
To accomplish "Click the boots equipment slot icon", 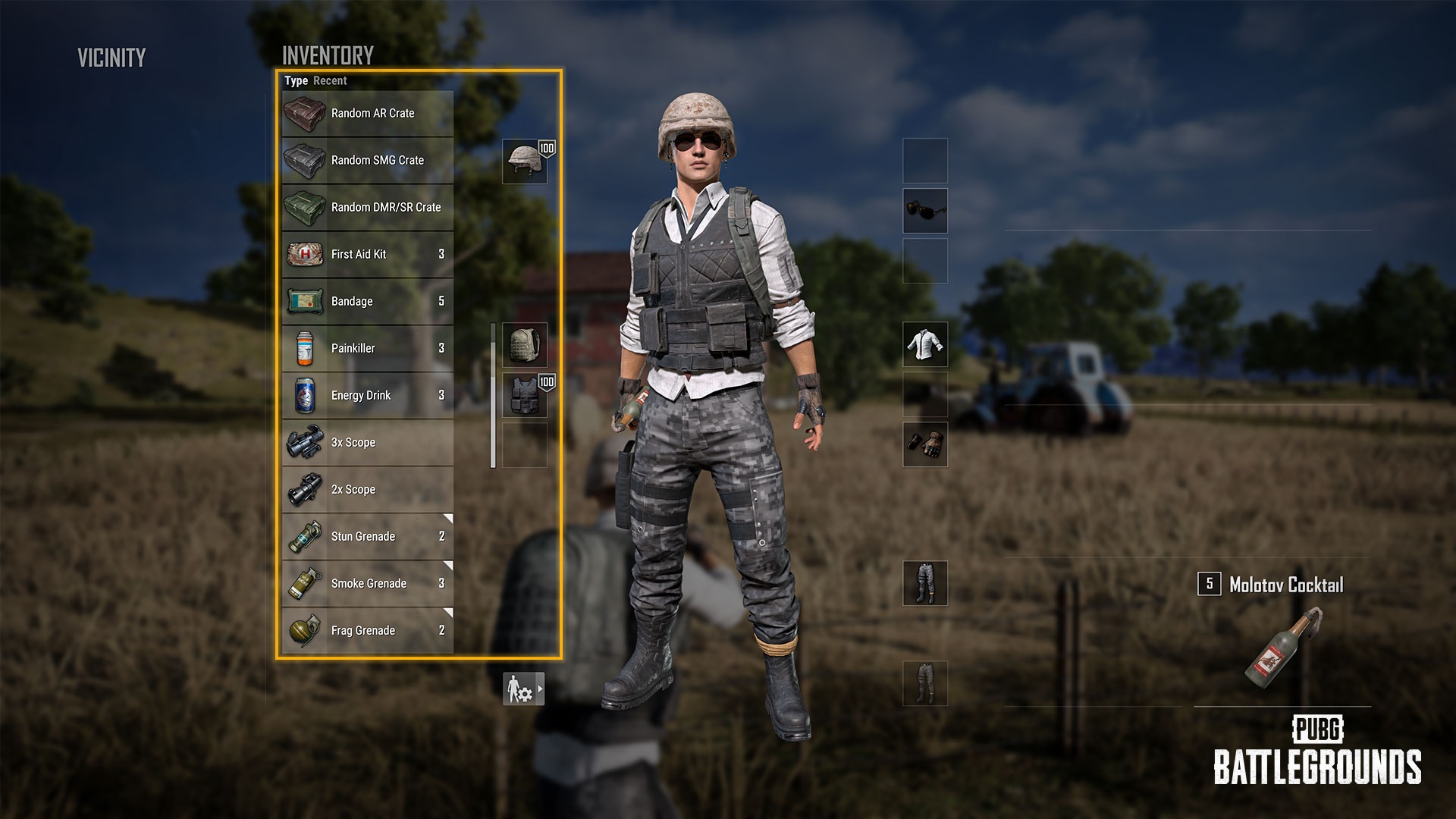I will click(x=925, y=682).
